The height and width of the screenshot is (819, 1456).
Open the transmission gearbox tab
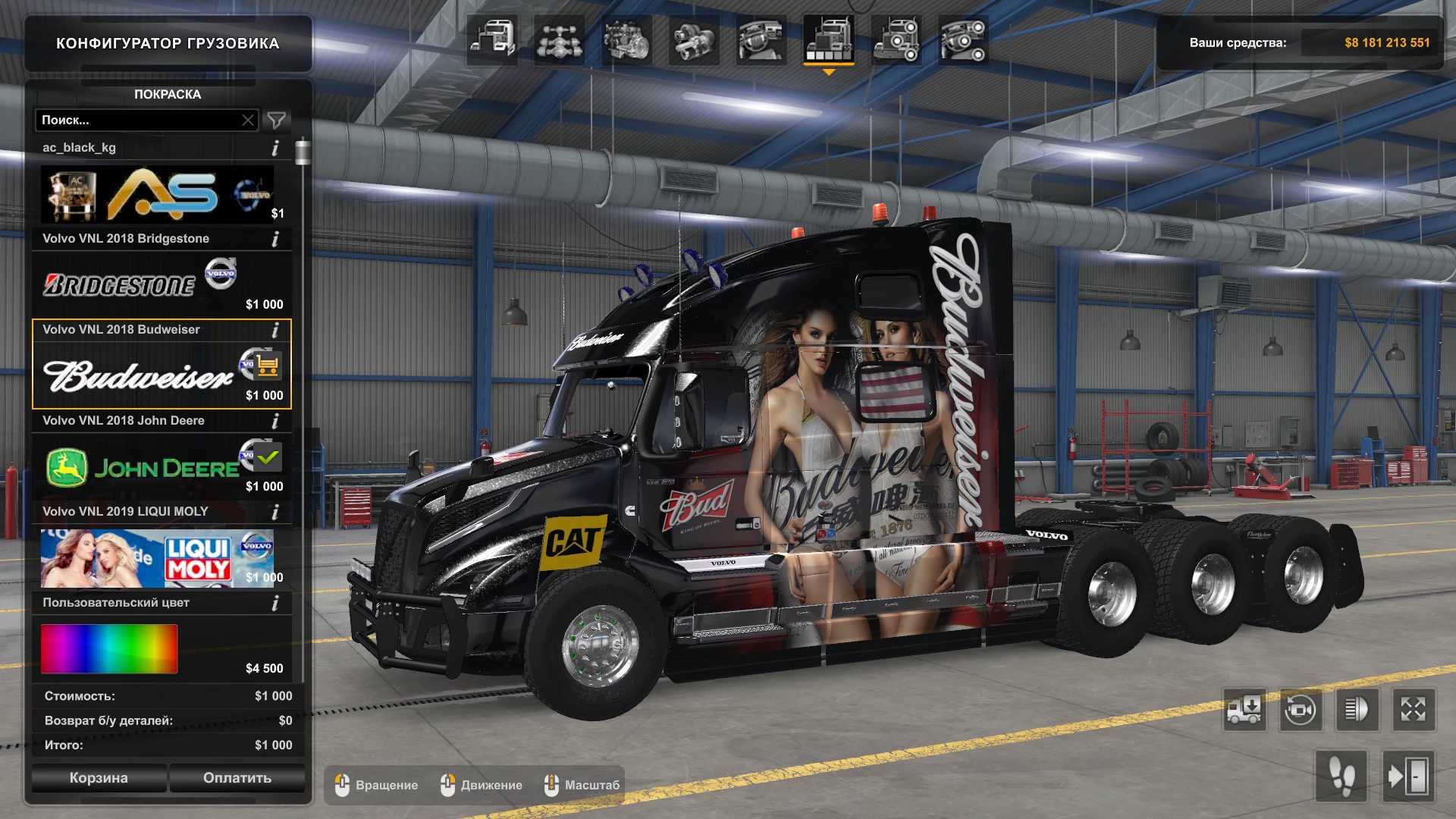(x=694, y=39)
